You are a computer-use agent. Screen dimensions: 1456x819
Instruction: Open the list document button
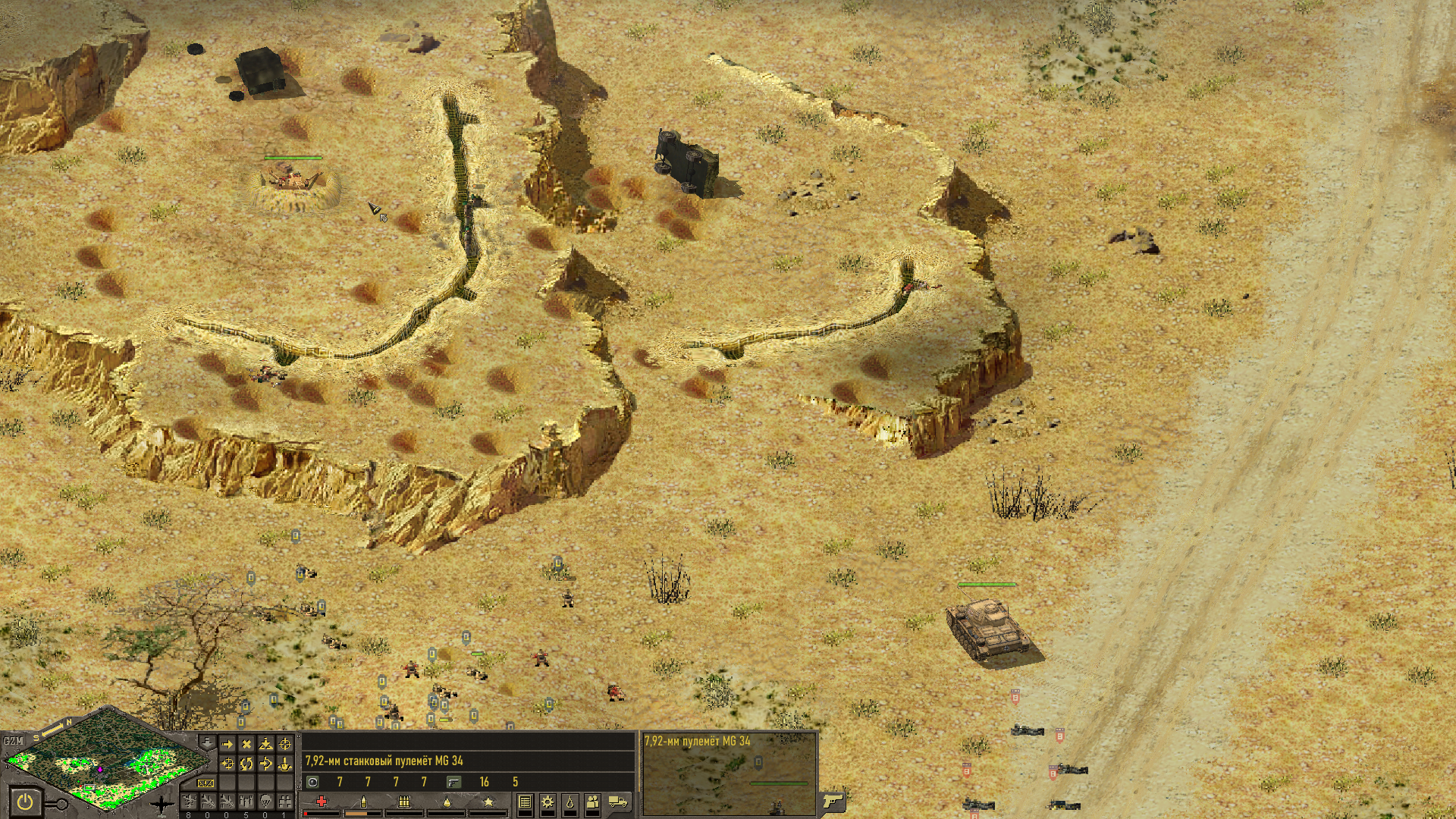(524, 802)
